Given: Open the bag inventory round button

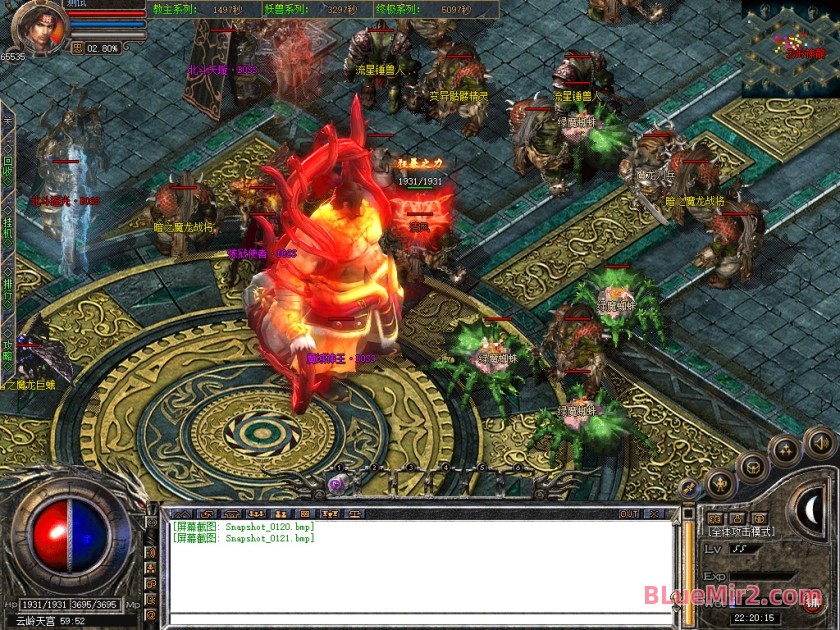Looking at the screenshot, I should [752, 466].
